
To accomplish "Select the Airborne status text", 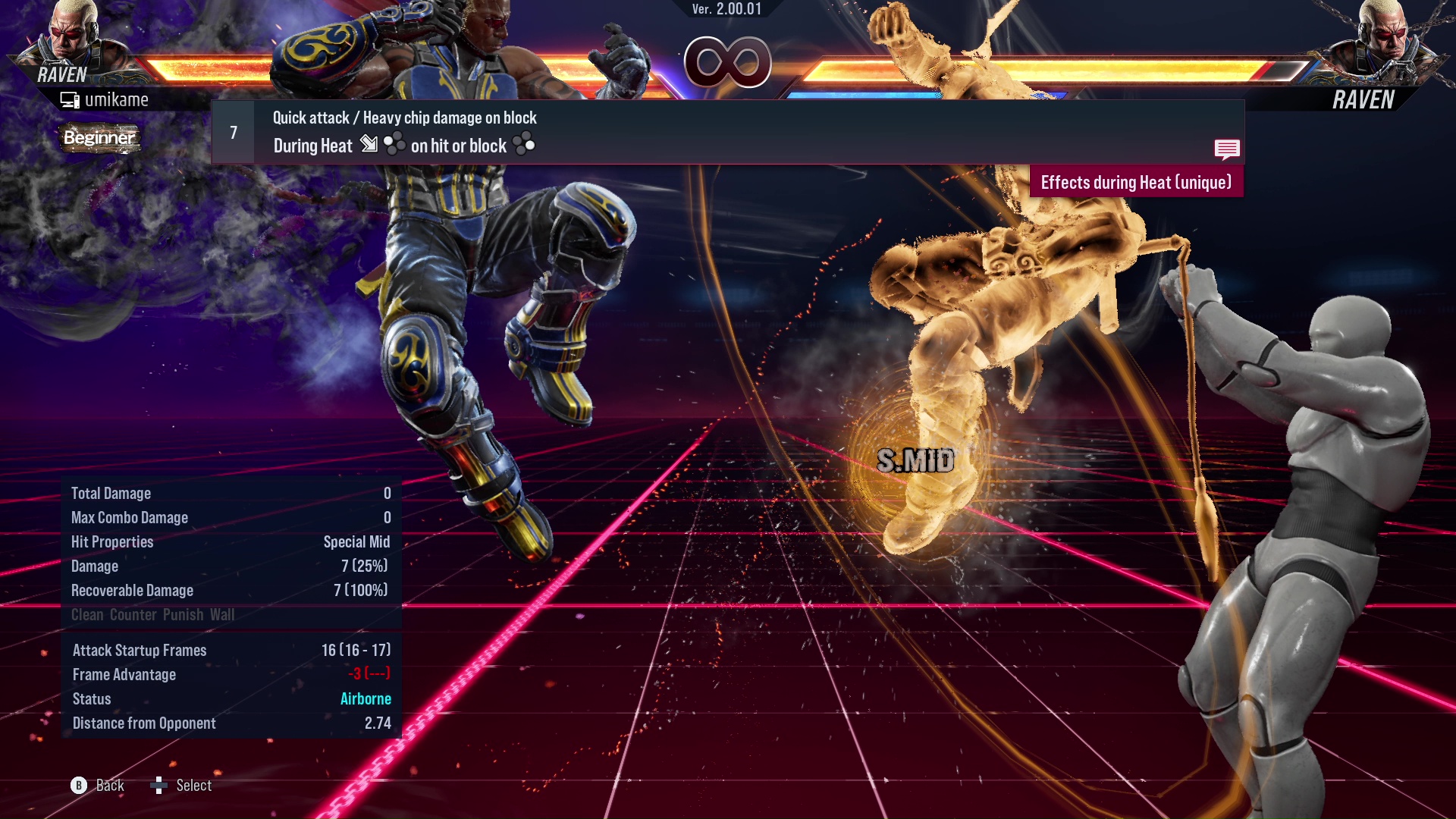I will coord(366,698).
